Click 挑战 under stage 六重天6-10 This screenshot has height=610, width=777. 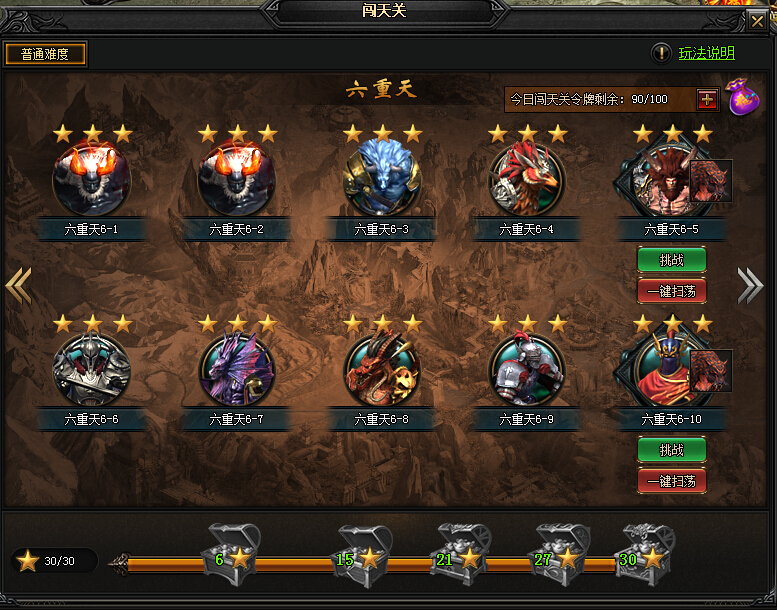[672, 450]
